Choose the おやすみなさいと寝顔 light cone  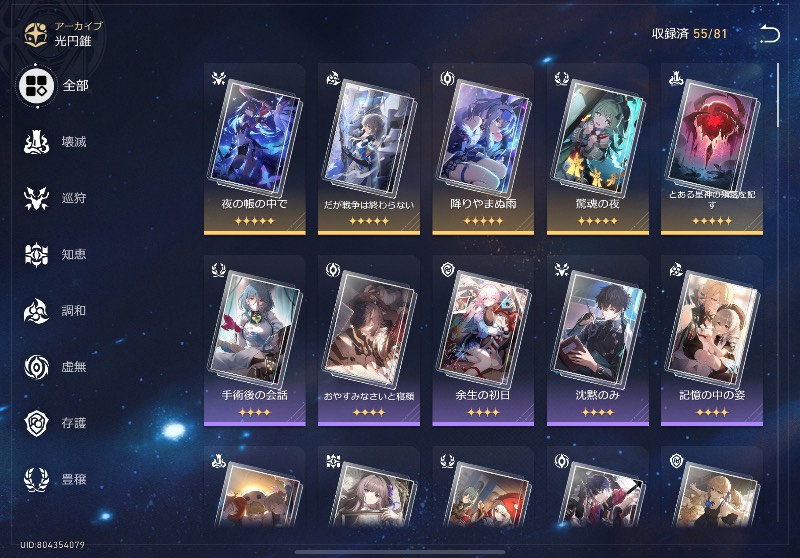pos(368,340)
